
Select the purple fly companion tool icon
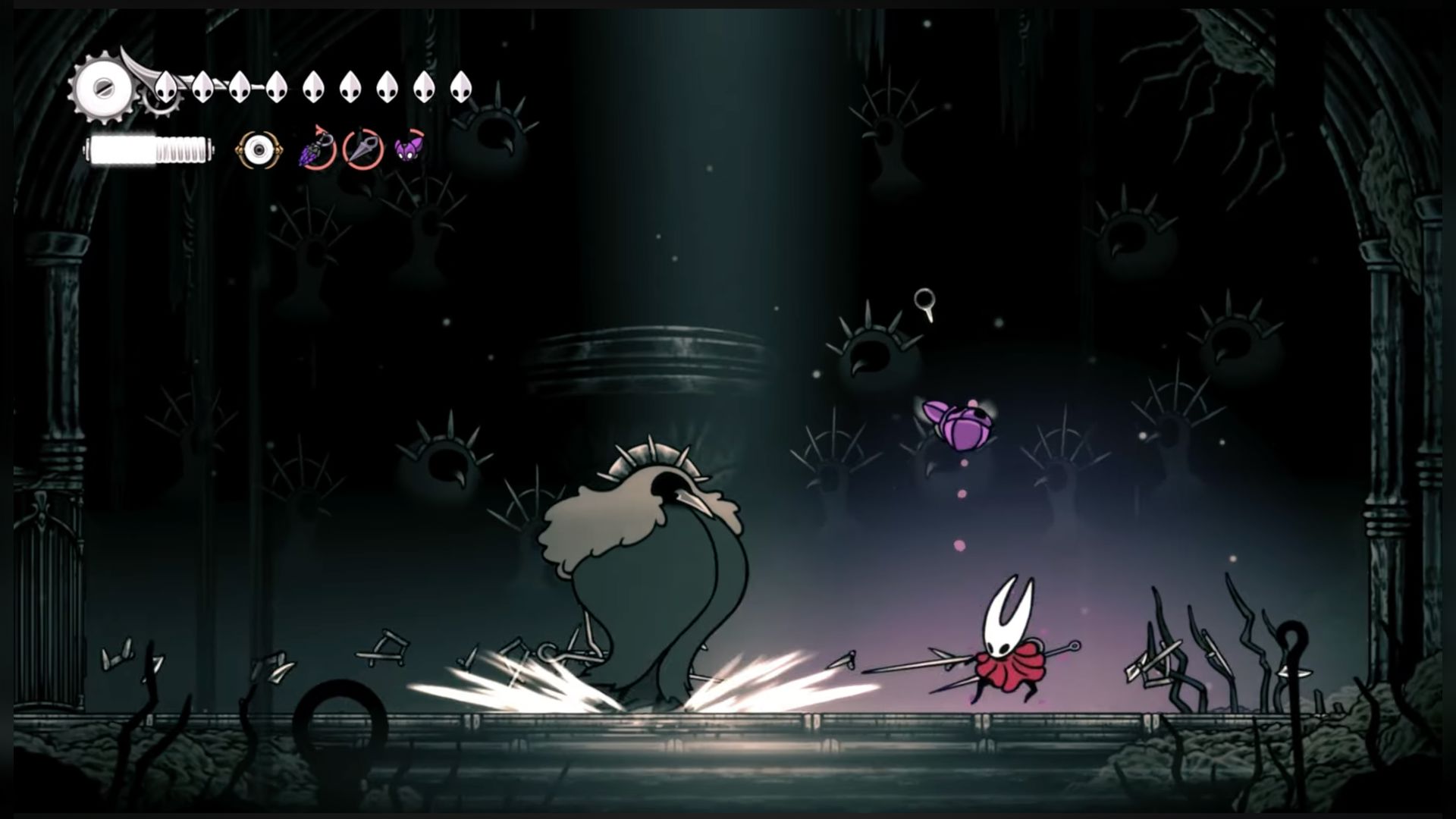click(409, 148)
